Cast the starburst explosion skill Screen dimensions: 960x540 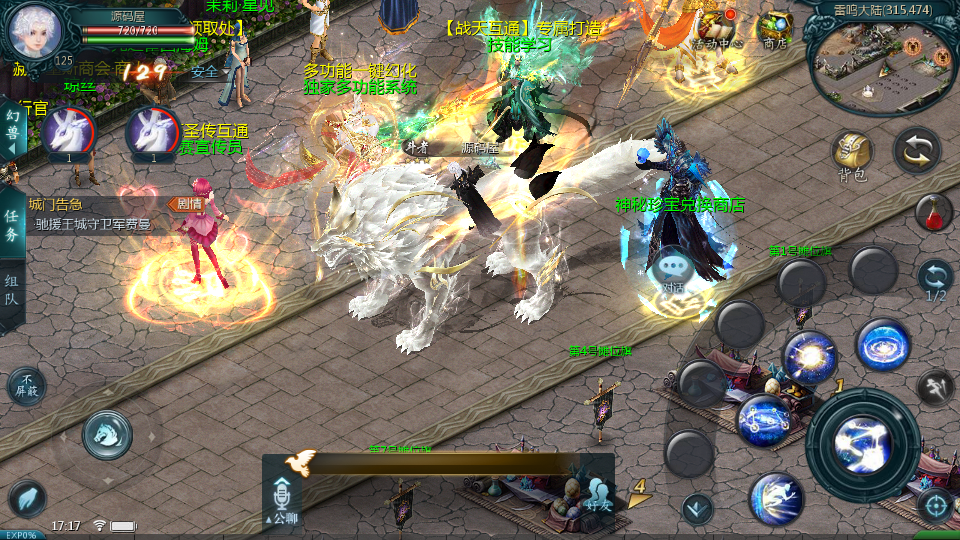pos(809,357)
